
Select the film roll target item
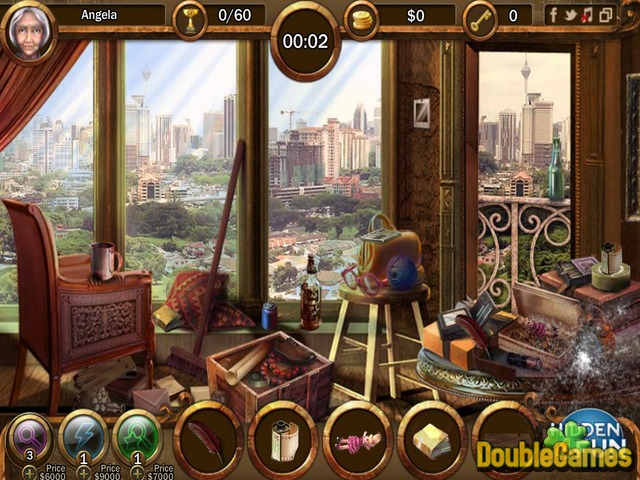click(x=283, y=439)
